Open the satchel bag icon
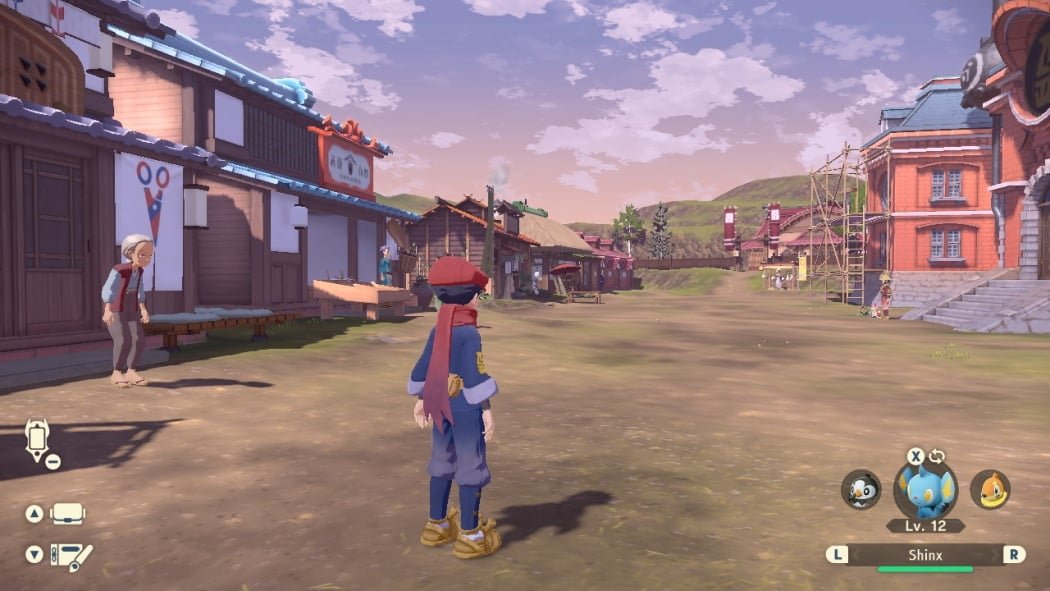 [x=68, y=513]
